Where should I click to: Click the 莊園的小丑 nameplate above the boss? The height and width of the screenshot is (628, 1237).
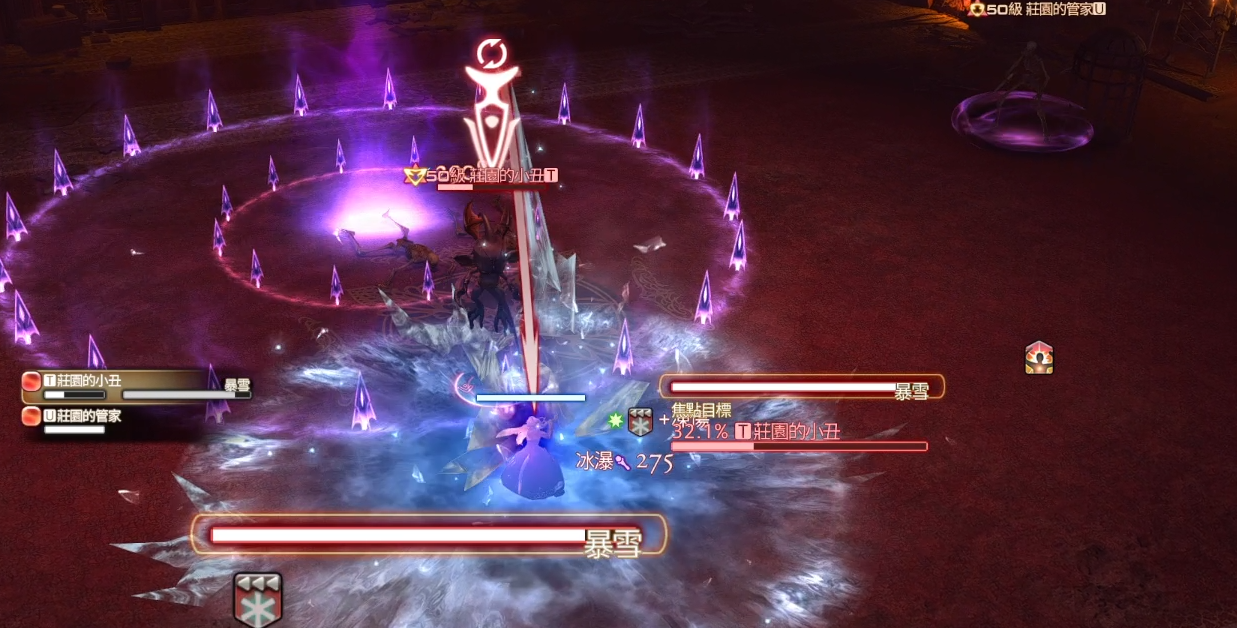pos(500,175)
